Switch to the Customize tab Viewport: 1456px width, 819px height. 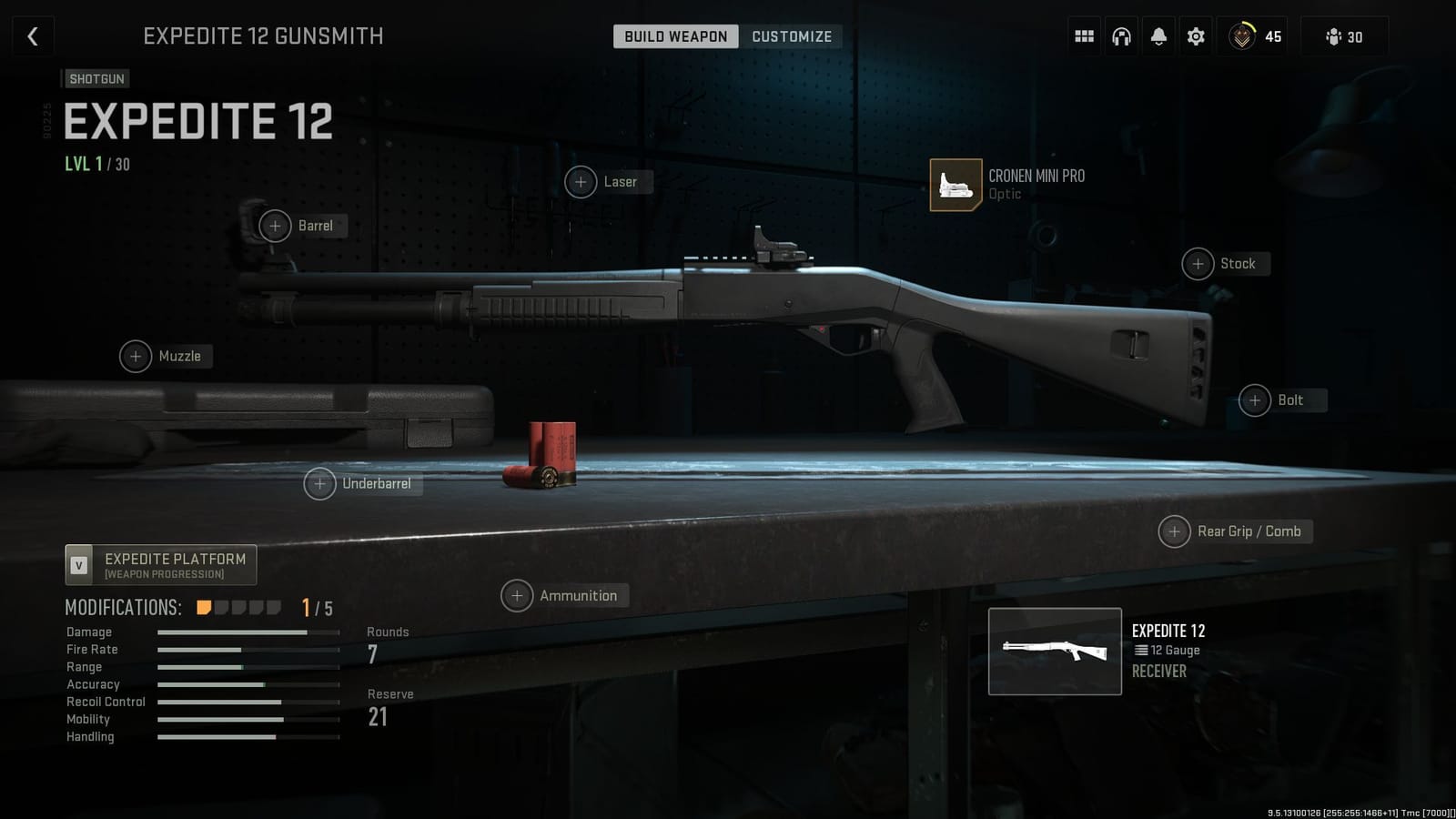pos(791,36)
